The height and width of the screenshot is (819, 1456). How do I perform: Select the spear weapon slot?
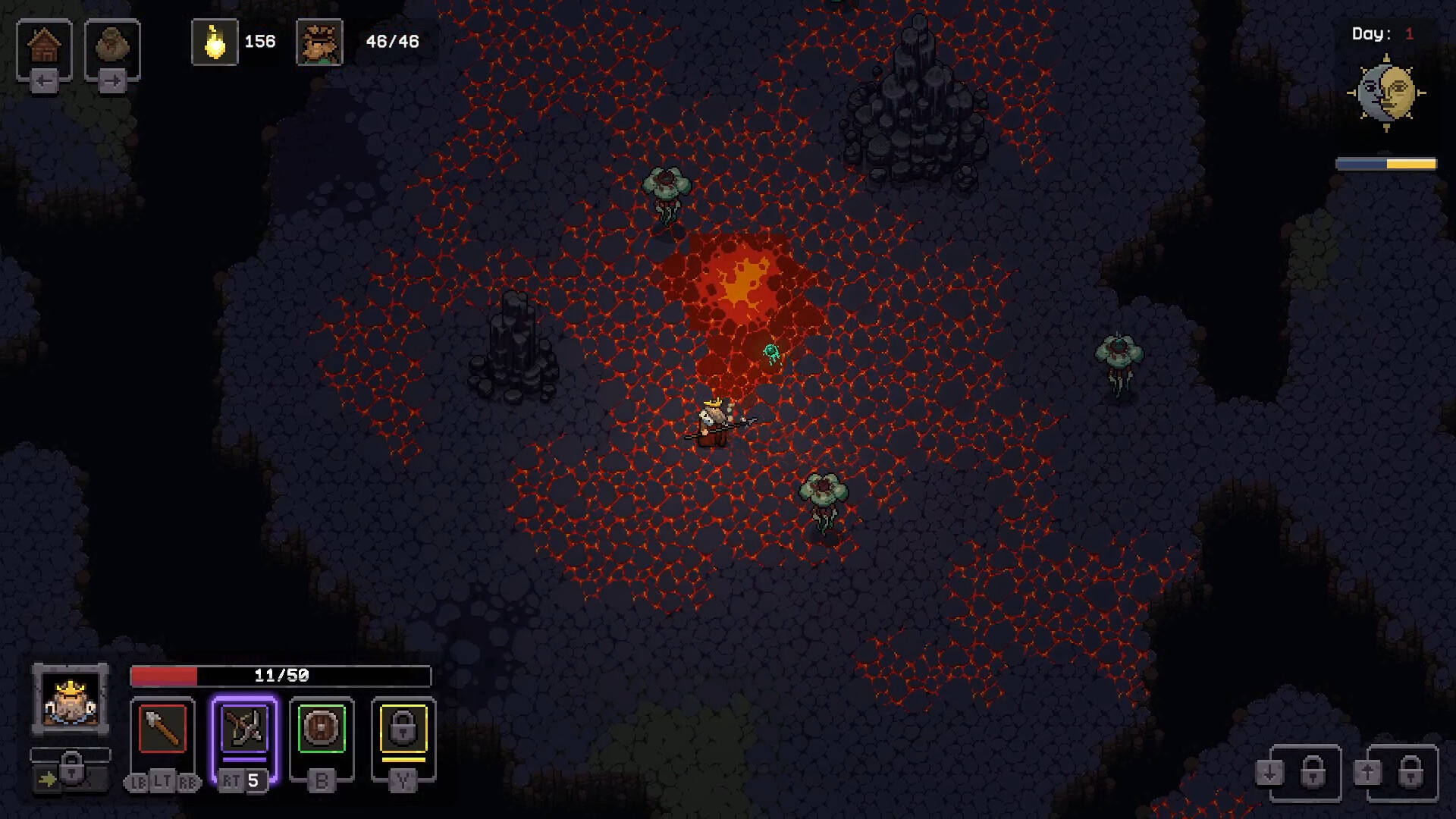coord(162,729)
